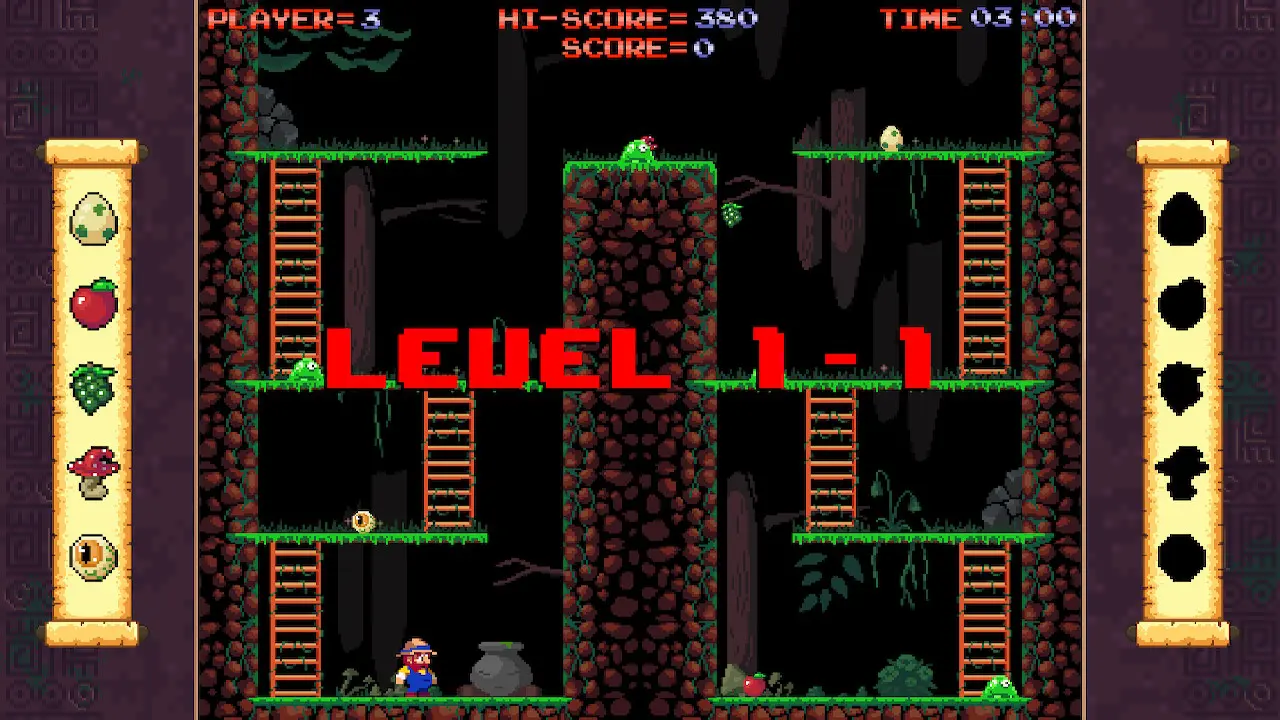Select the coin icon at bottom of left scroll
Screen dimensions: 1280x720
95,555
